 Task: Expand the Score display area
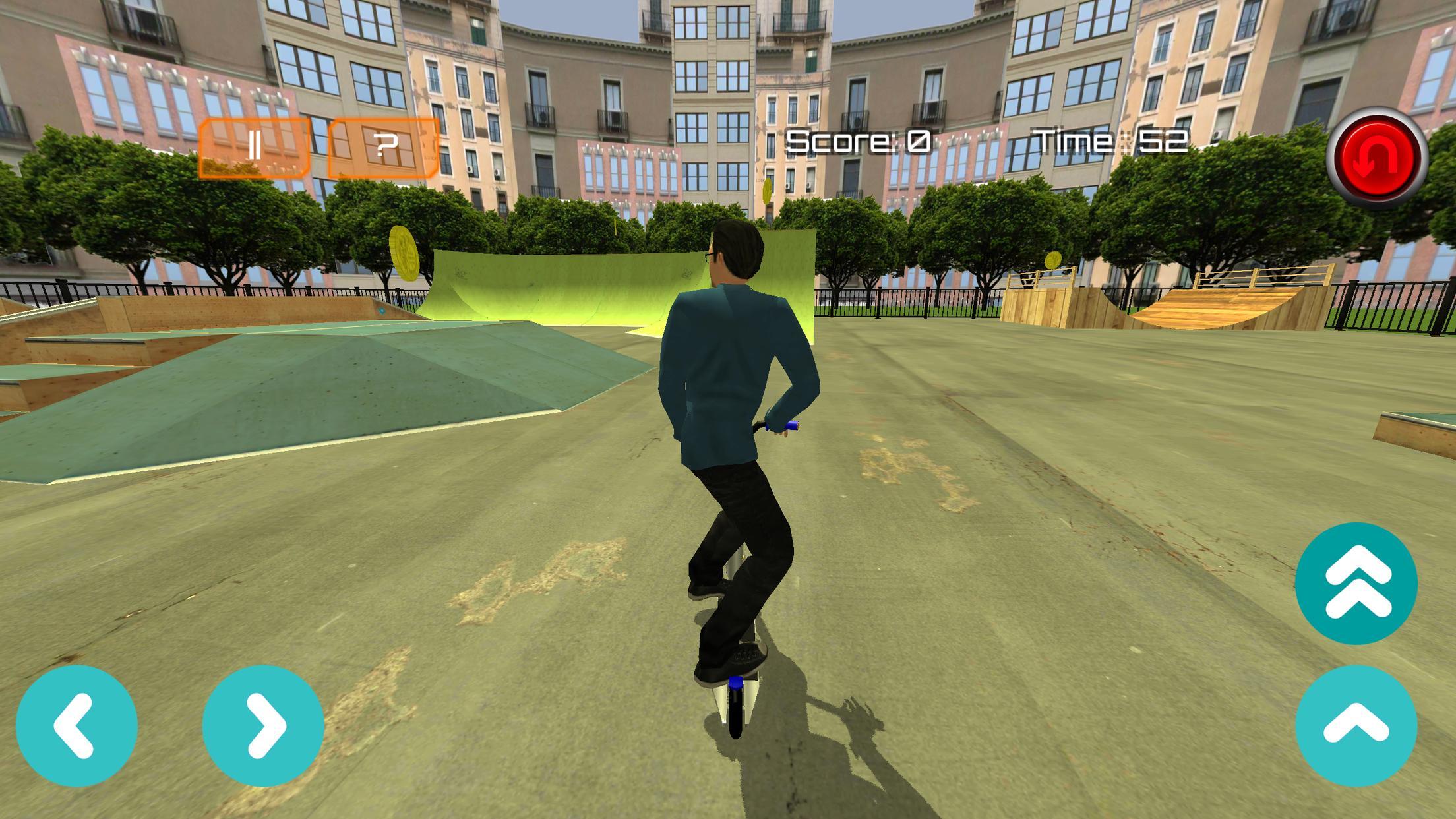858,138
